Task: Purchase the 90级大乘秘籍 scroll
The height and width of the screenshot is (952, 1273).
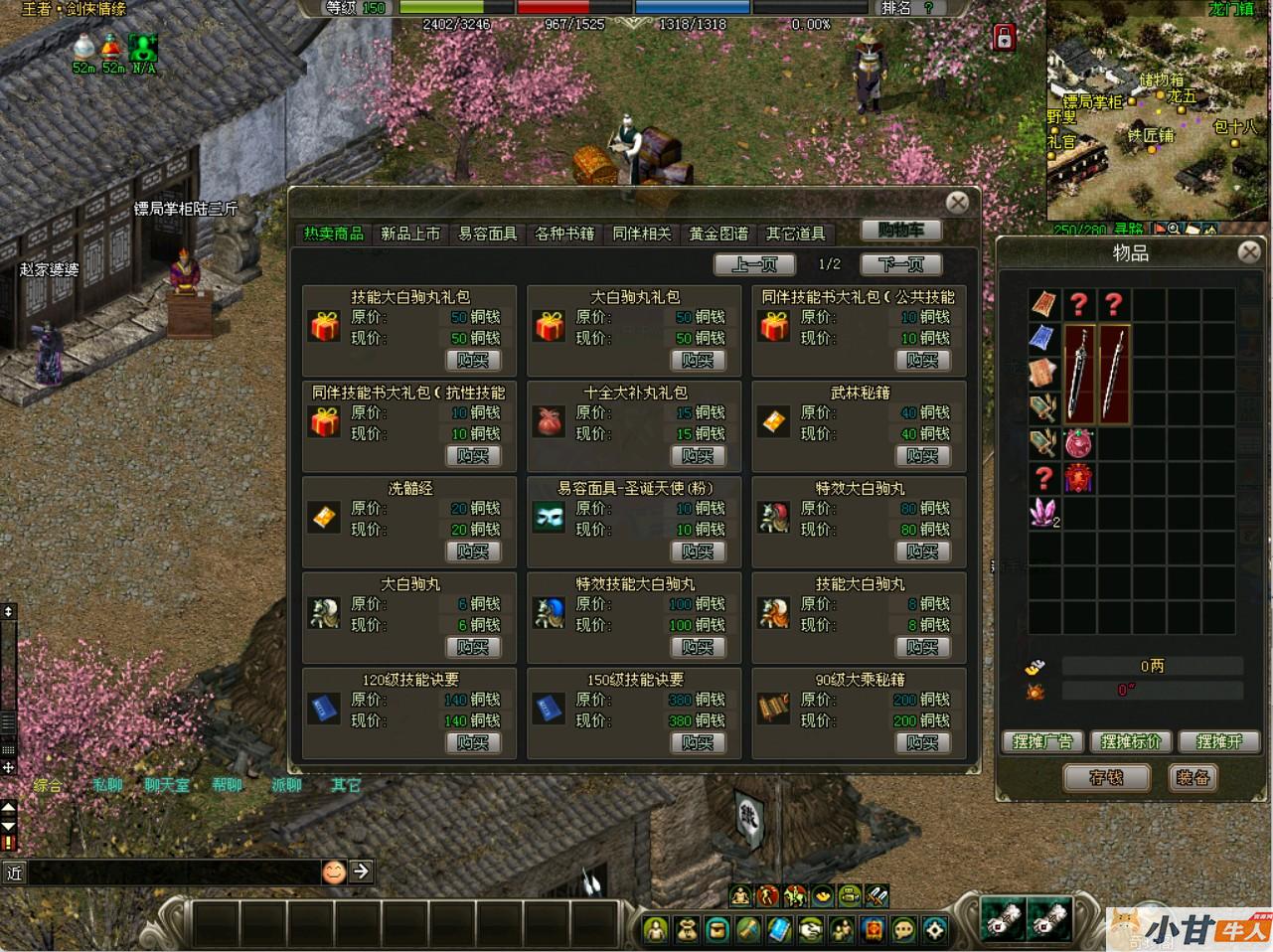Action: tap(922, 742)
